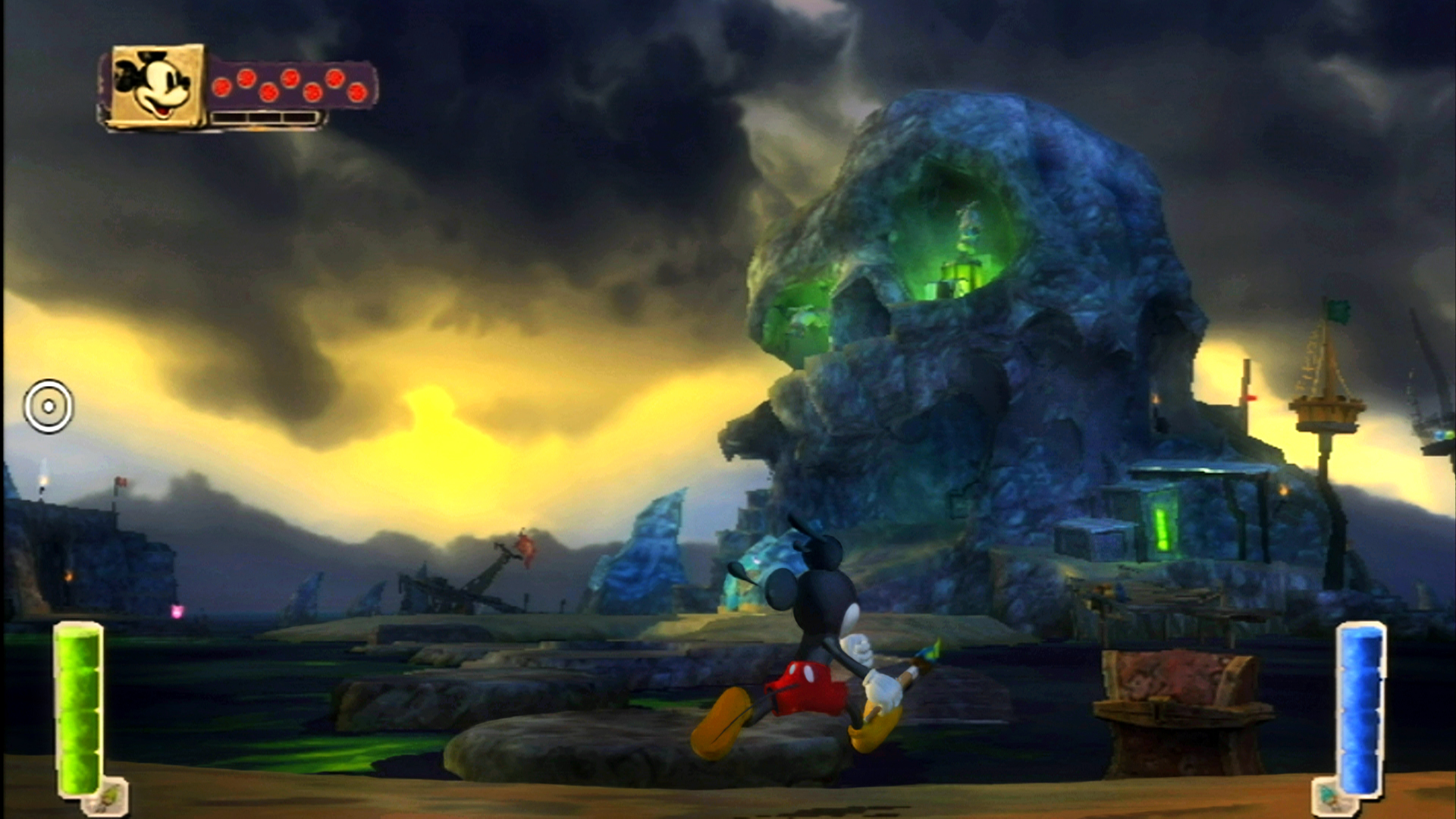Expand the sketch slot bar under the health pips
The width and height of the screenshot is (1456, 819).
click(265, 116)
